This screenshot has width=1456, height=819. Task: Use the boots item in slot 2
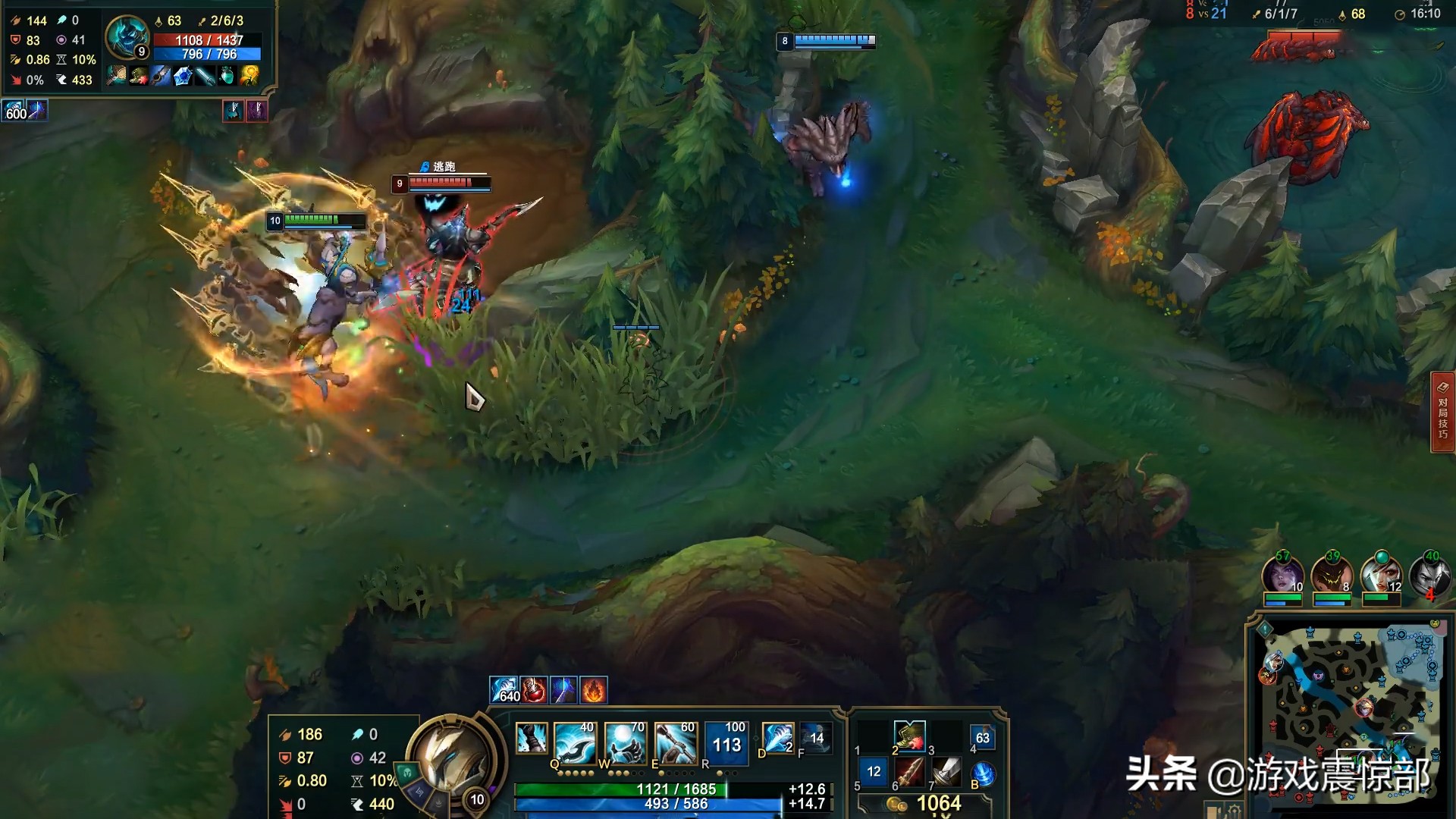909,736
